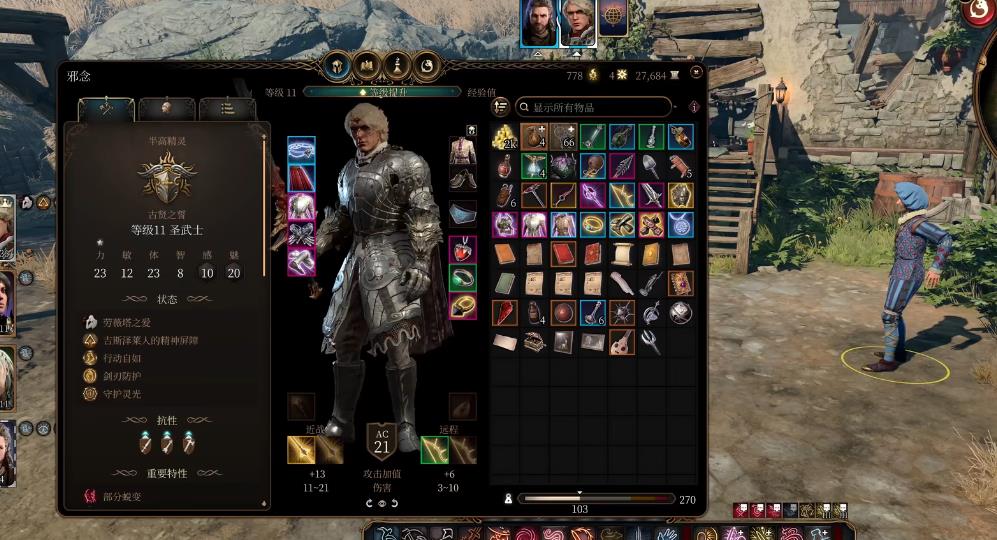Select the red cloak equipment slot

pyautogui.click(x=301, y=178)
